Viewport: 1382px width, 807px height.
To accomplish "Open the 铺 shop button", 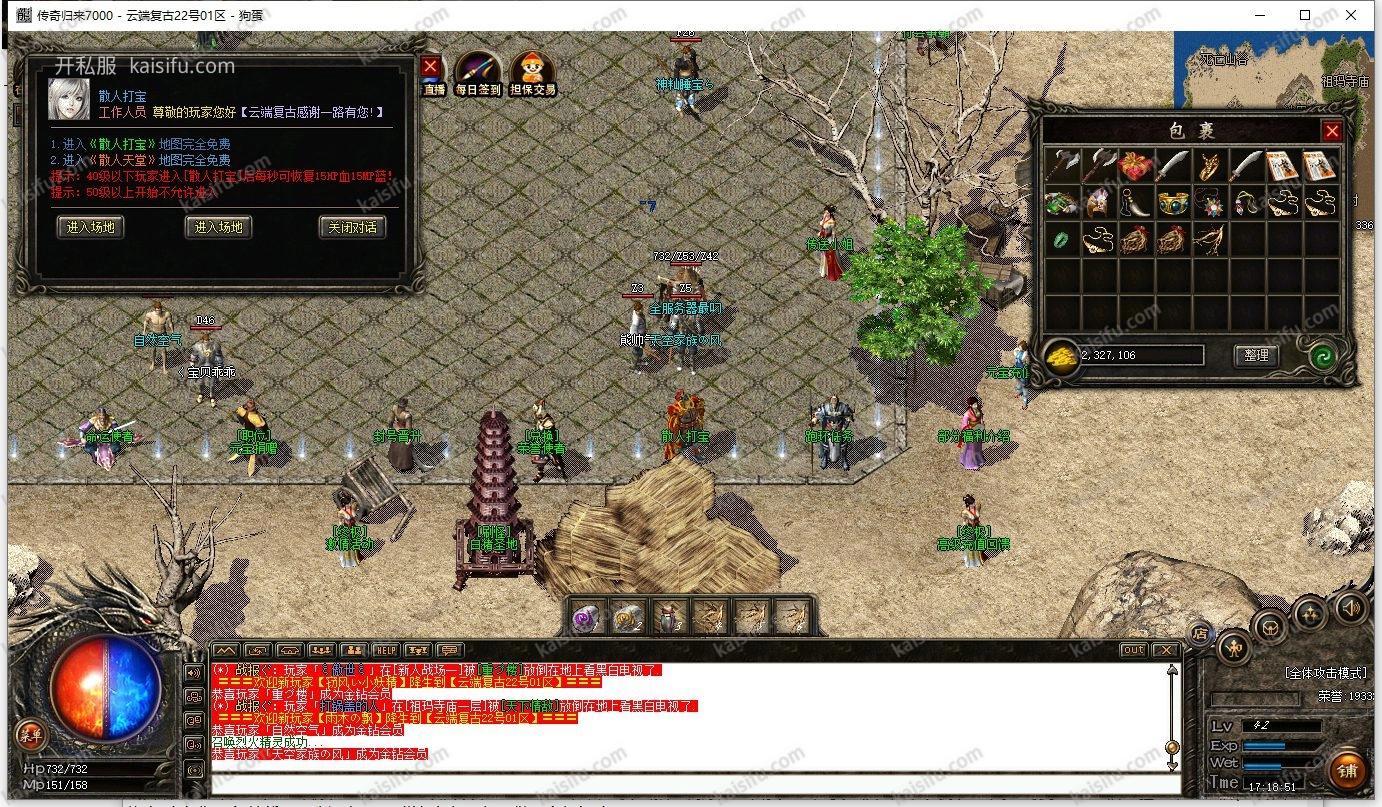I will coord(1347,771).
